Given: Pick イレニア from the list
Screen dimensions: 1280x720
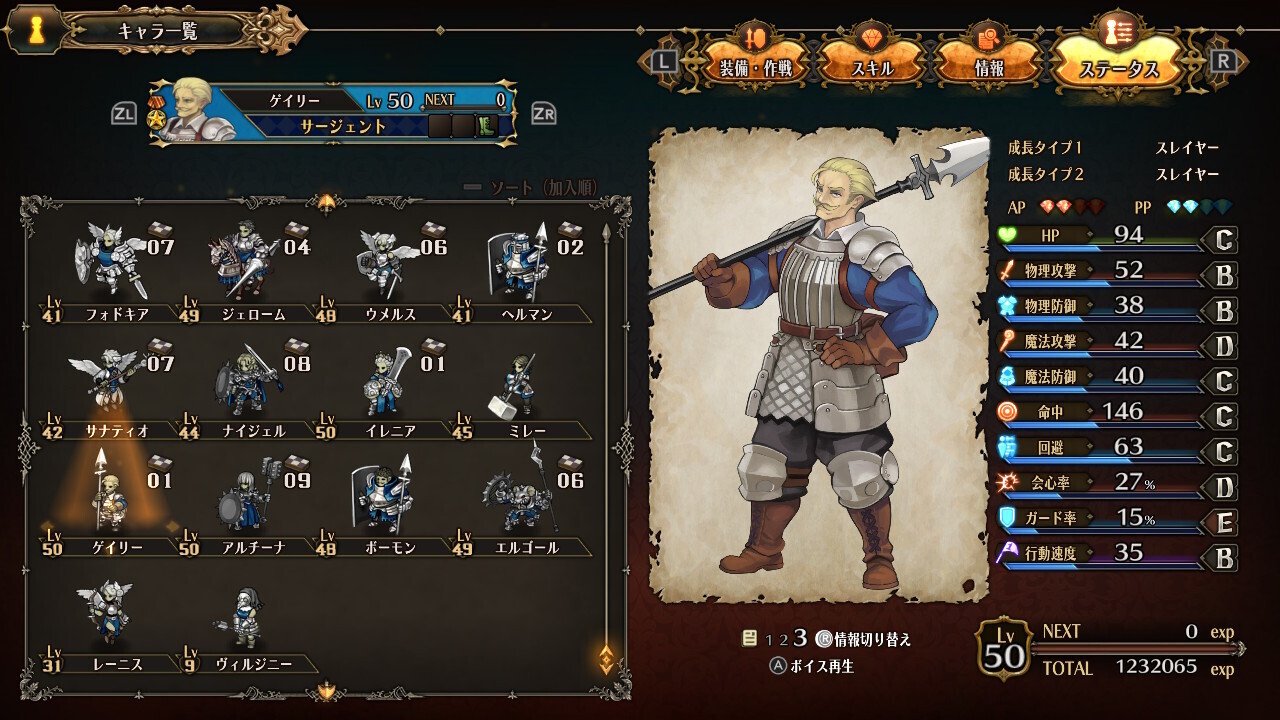Looking at the screenshot, I should point(384,385).
